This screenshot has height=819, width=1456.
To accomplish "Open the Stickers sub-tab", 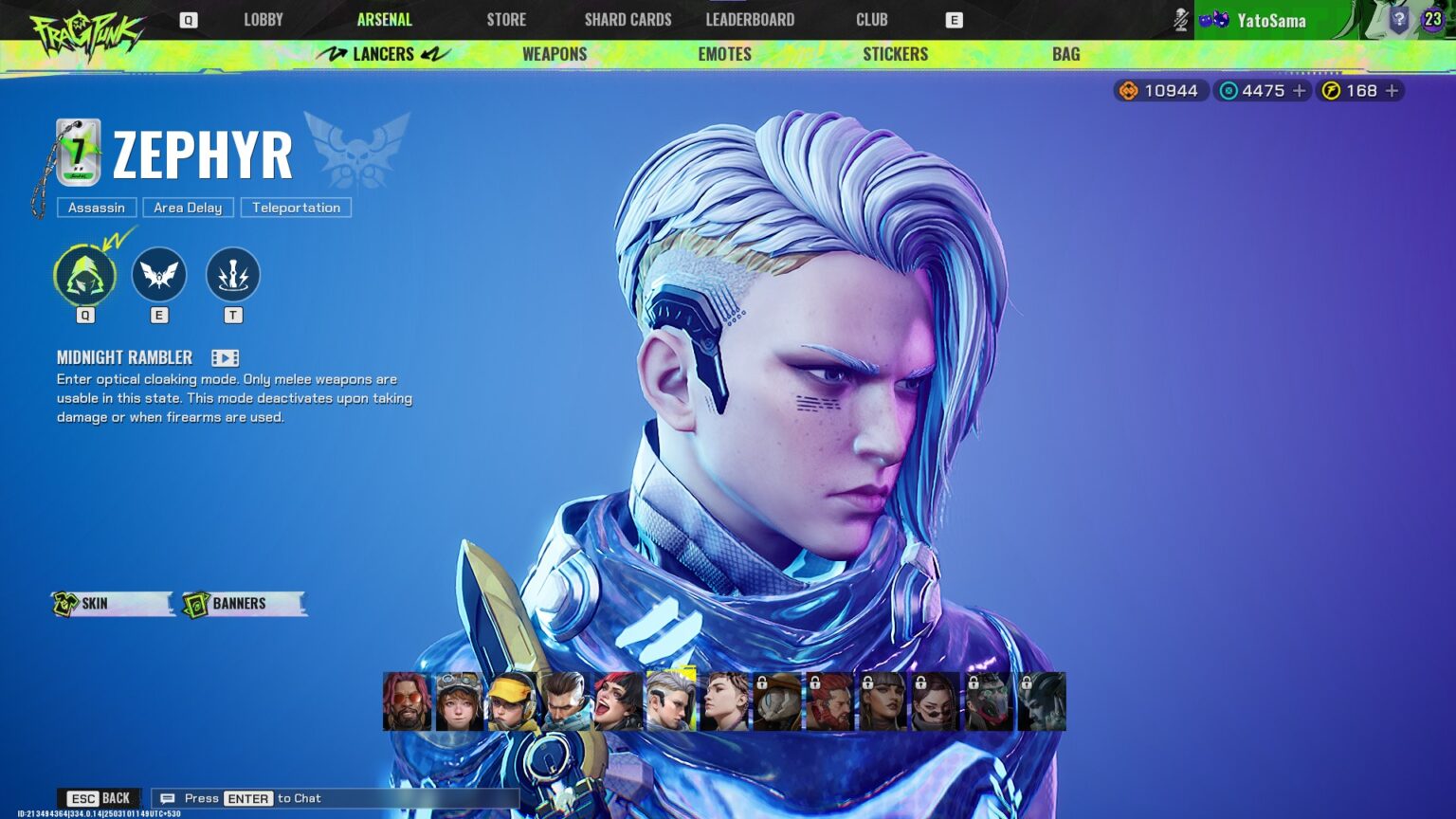I will (895, 54).
